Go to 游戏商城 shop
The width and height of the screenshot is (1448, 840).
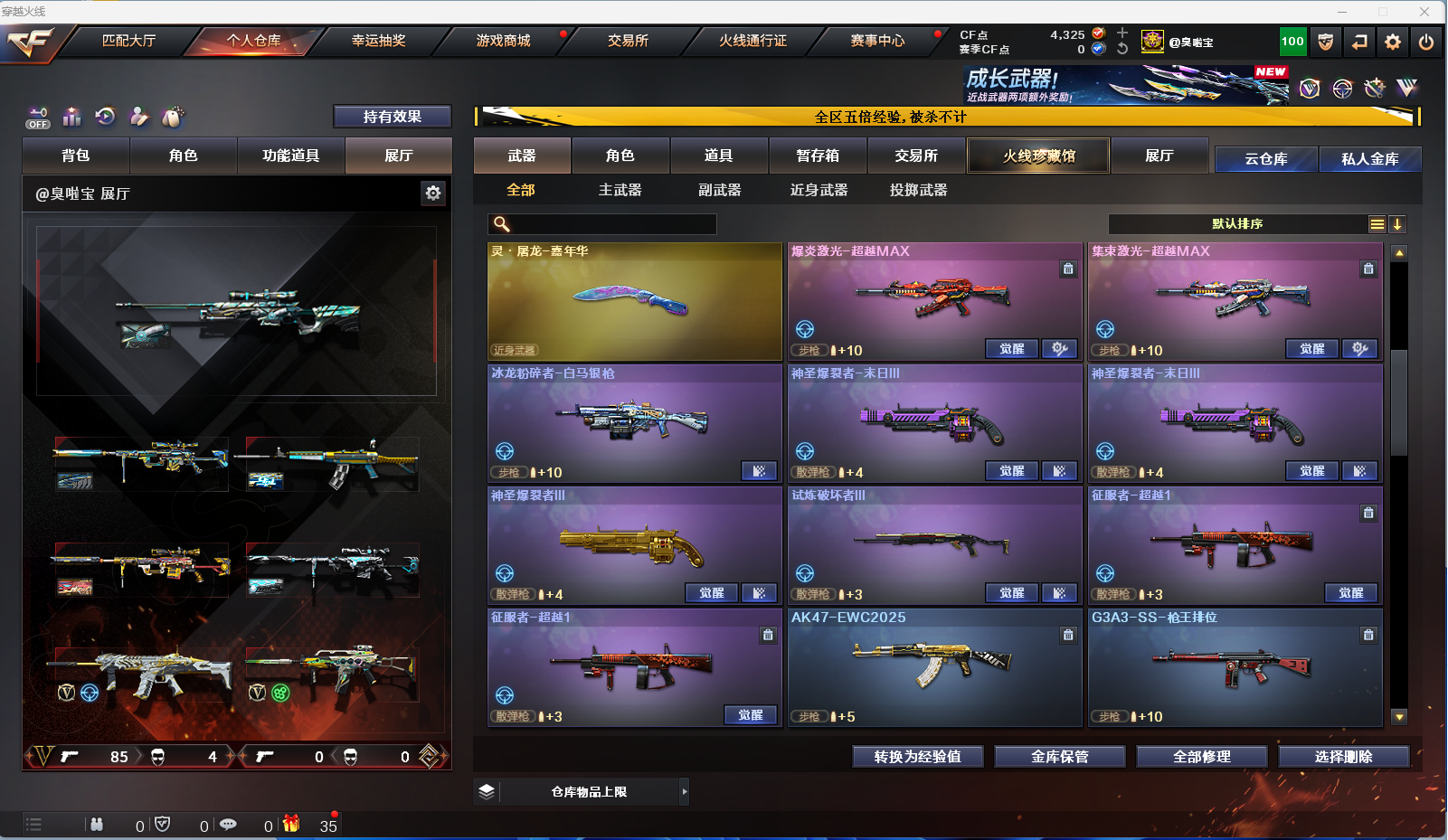[x=503, y=41]
